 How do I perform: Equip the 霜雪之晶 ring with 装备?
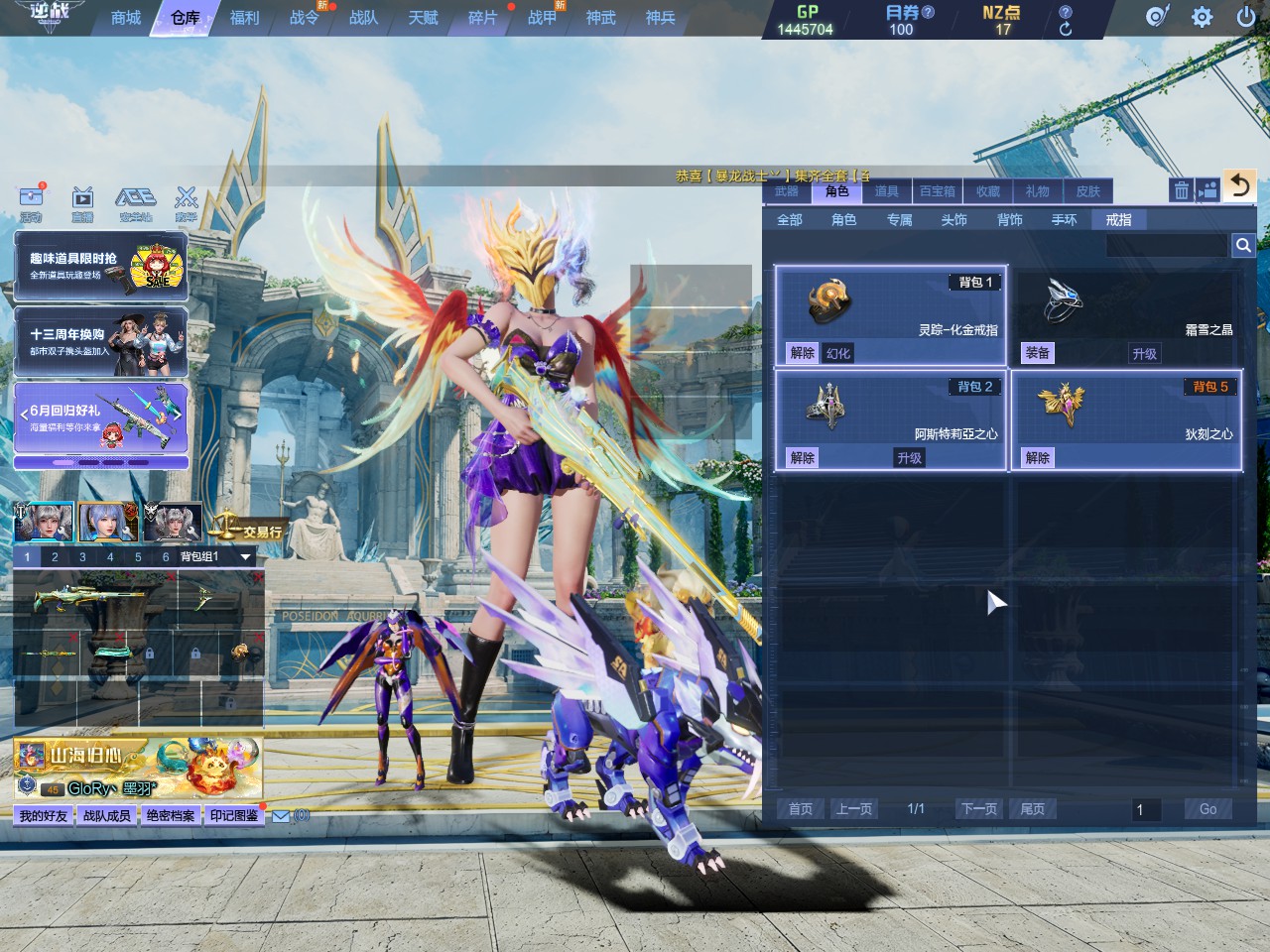pos(1038,353)
